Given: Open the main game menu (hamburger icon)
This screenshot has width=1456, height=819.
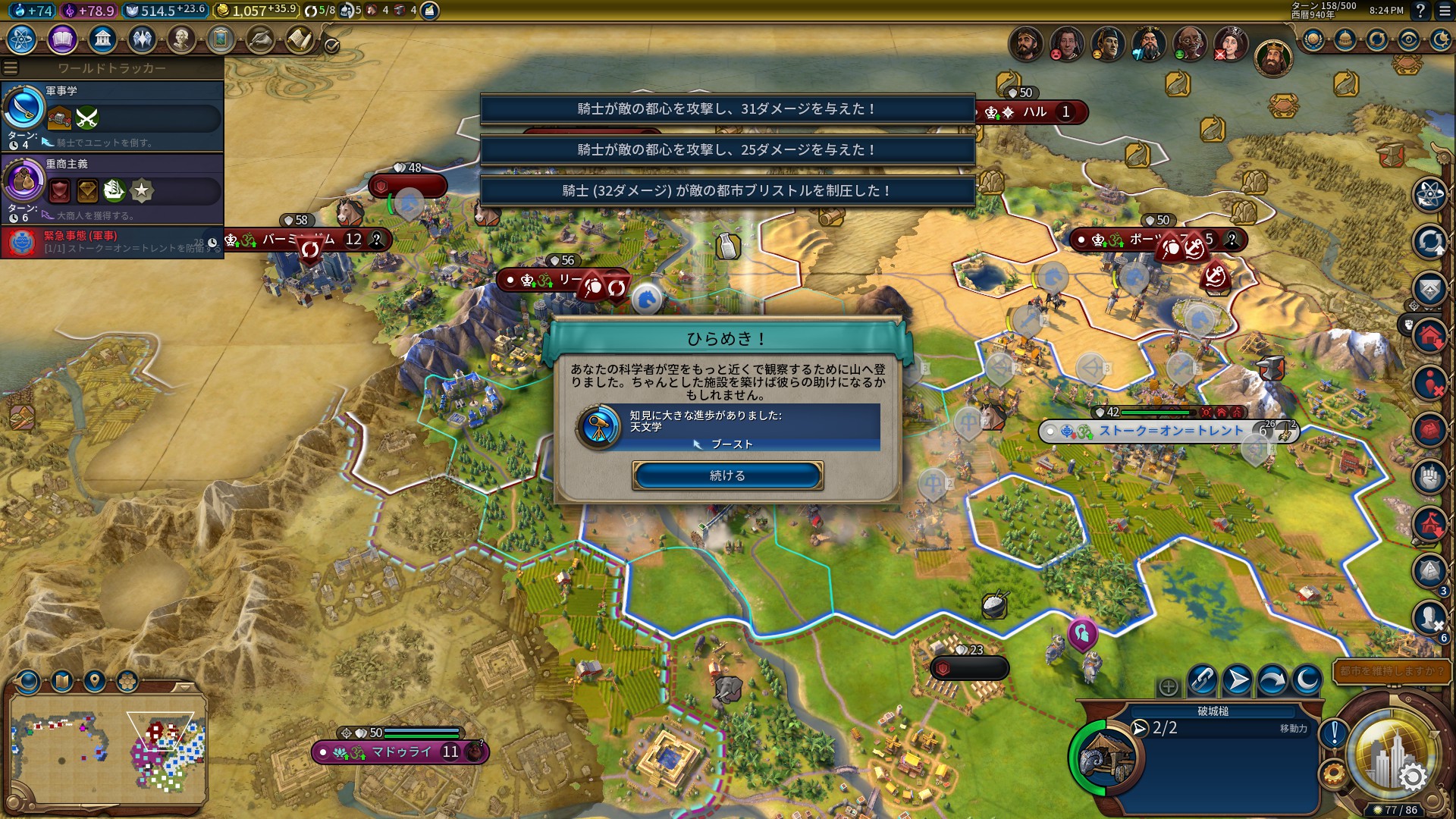Looking at the screenshot, I should tap(1442, 11).
